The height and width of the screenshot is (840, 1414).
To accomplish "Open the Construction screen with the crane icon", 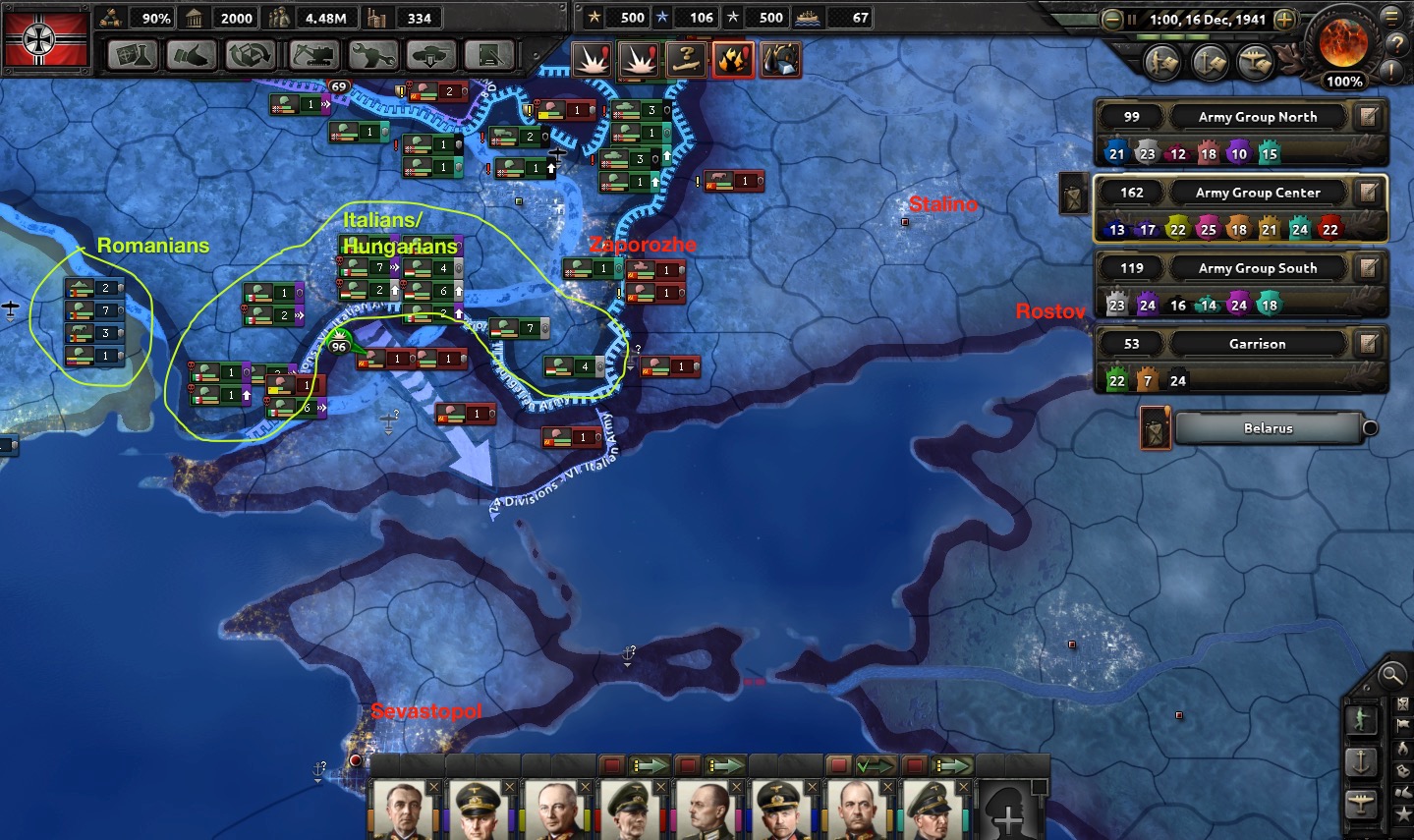I will (312, 55).
